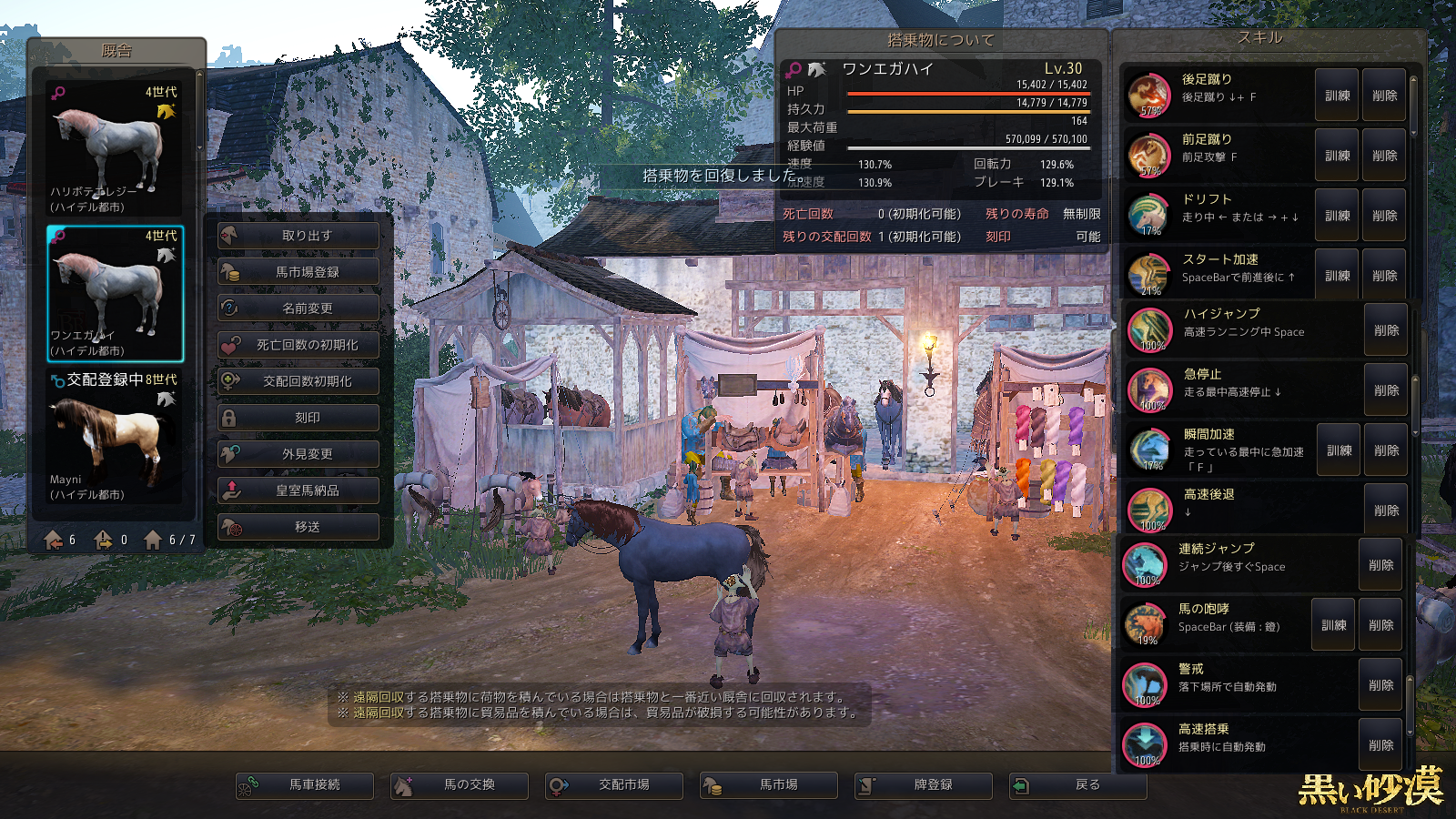Click the 移送 transport button
The height and width of the screenshot is (819, 1456).
click(x=298, y=527)
